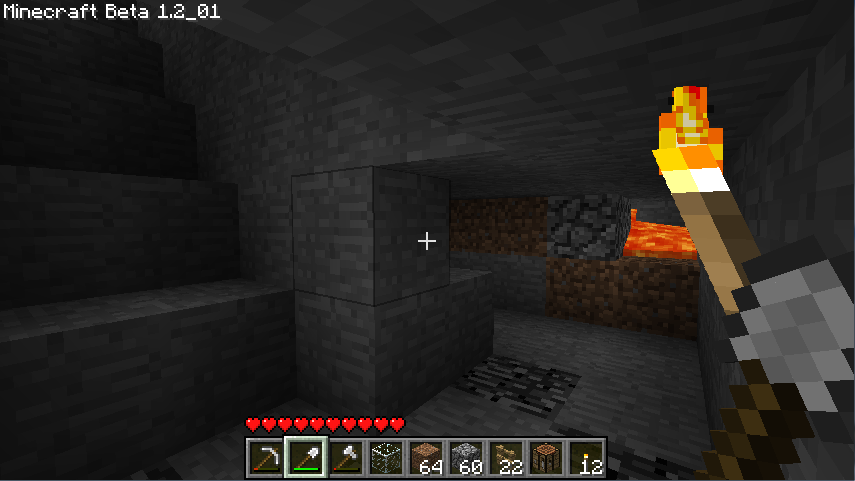The image size is (855, 481).
Task: Select the pickaxe hotbar slot
Action: (266, 459)
